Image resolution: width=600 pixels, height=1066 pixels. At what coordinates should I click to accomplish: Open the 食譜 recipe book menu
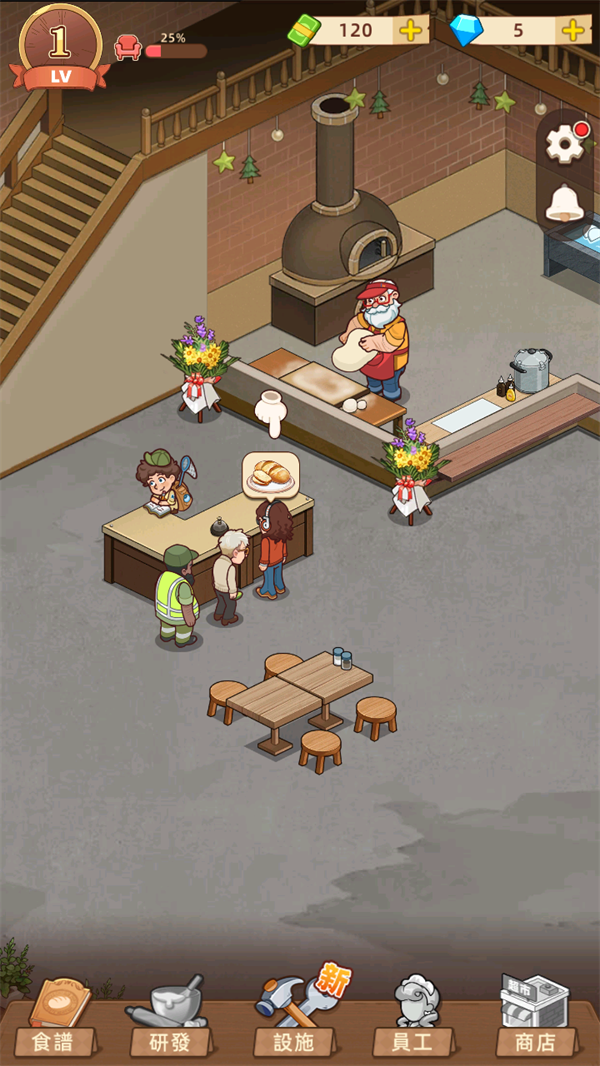(x=55, y=1020)
